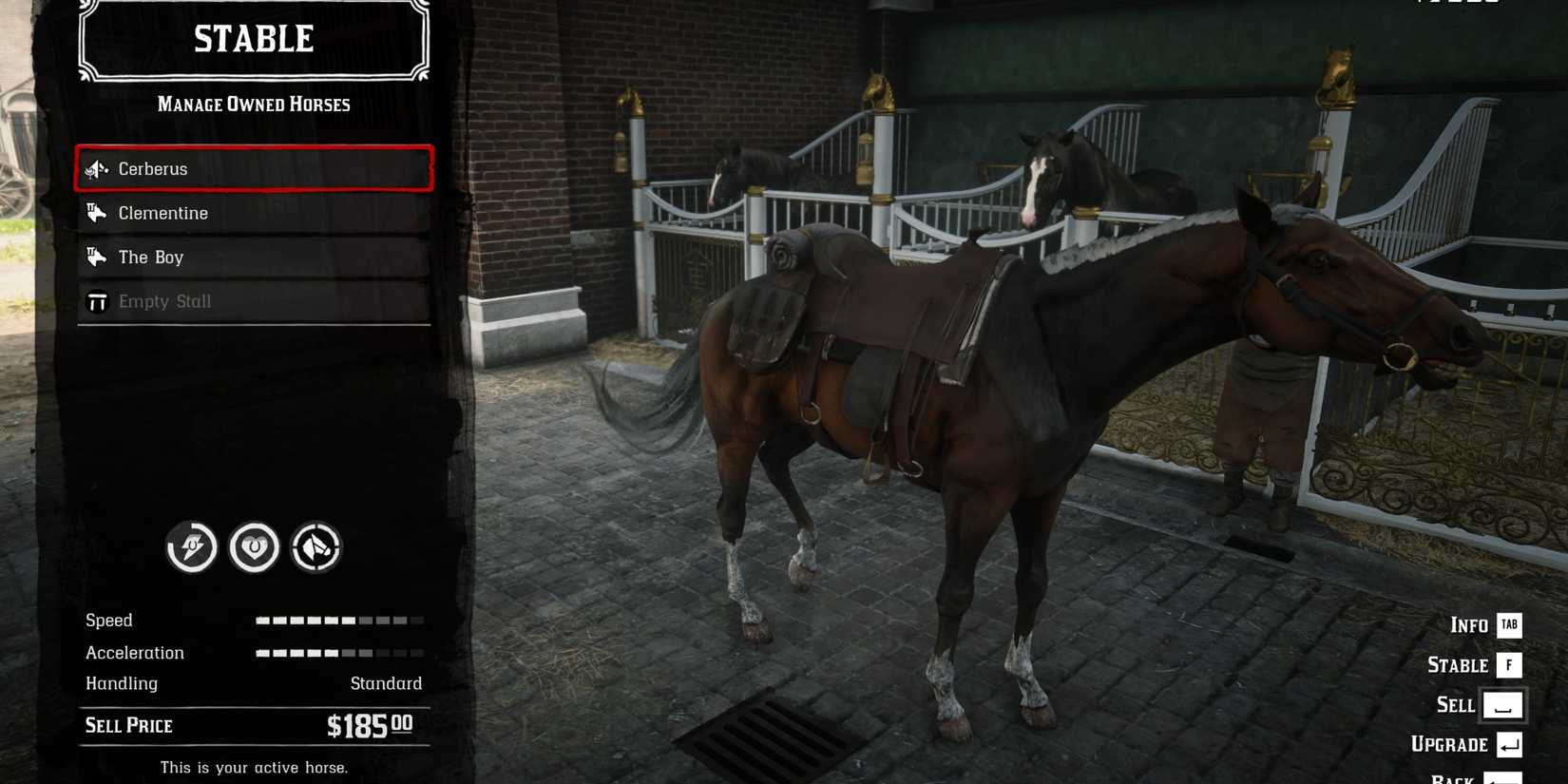The height and width of the screenshot is (784, 1568).
Task: Click the F key icon beside Stable
Action: [x=1509, y=665]
